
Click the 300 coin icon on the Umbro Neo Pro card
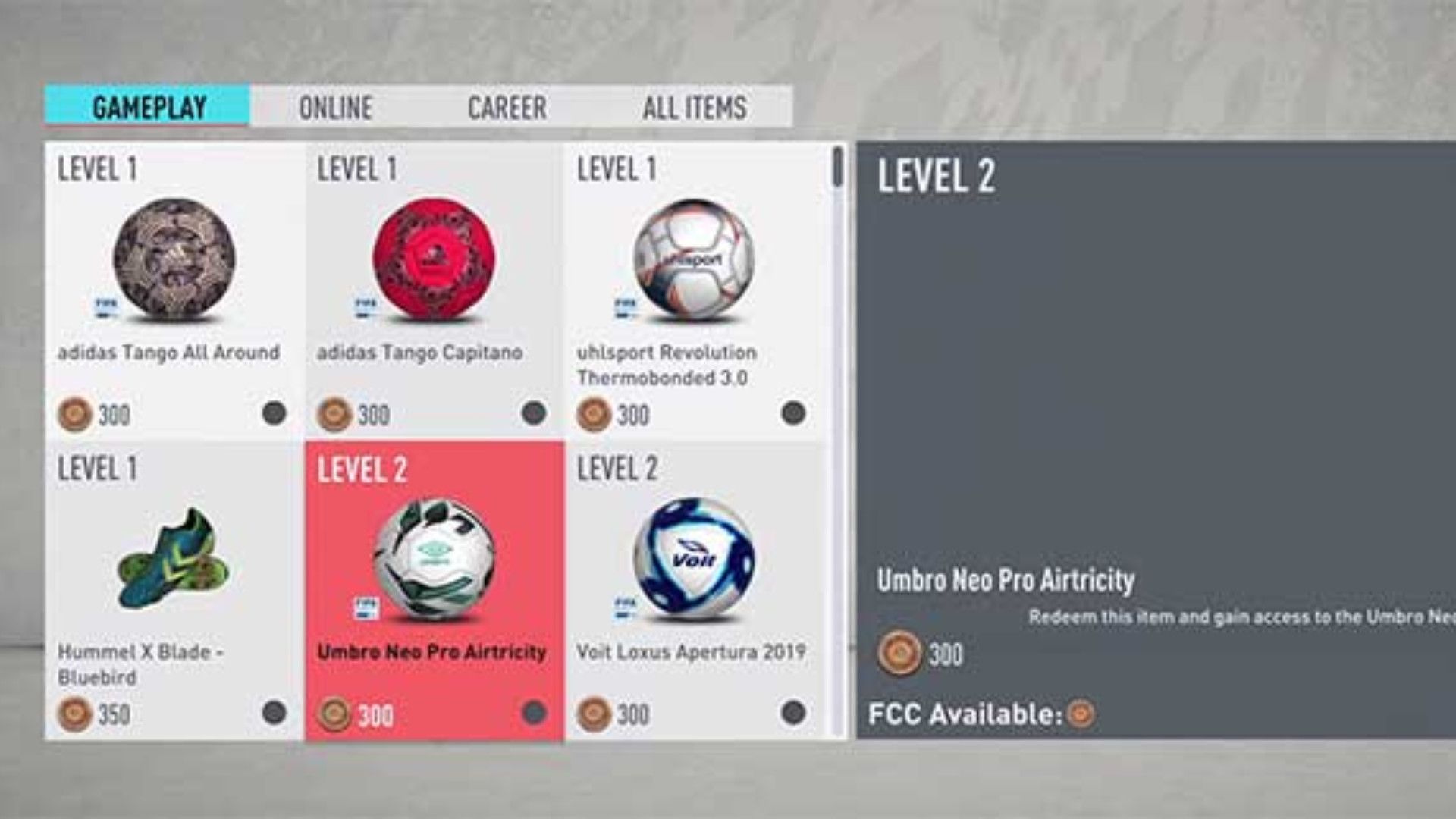(333, 713)
